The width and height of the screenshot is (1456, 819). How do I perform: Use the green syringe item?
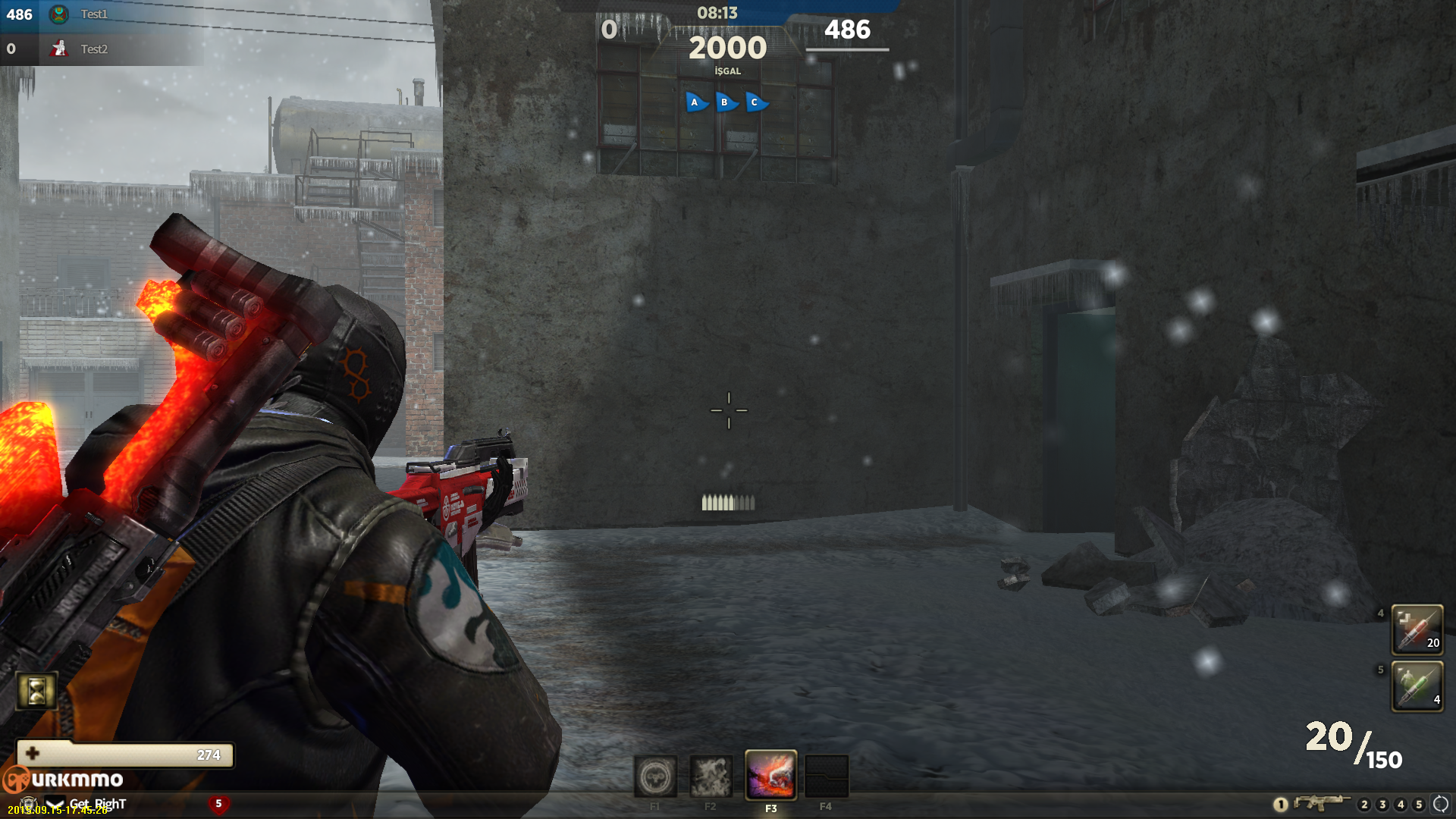click(x=1417, y=686)
